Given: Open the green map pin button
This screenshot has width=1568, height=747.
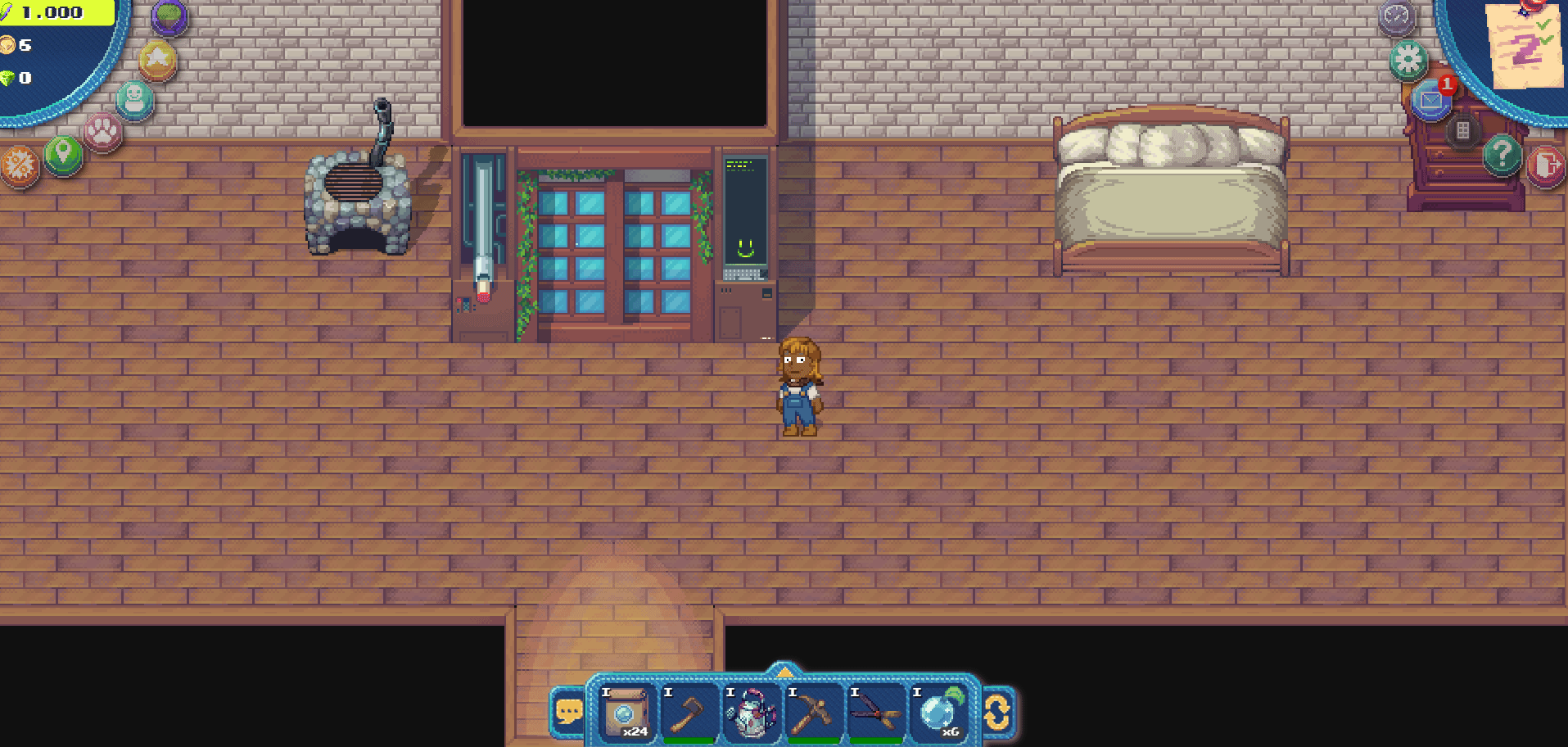Looking at the screenshot, I should [x=63, y=154].
